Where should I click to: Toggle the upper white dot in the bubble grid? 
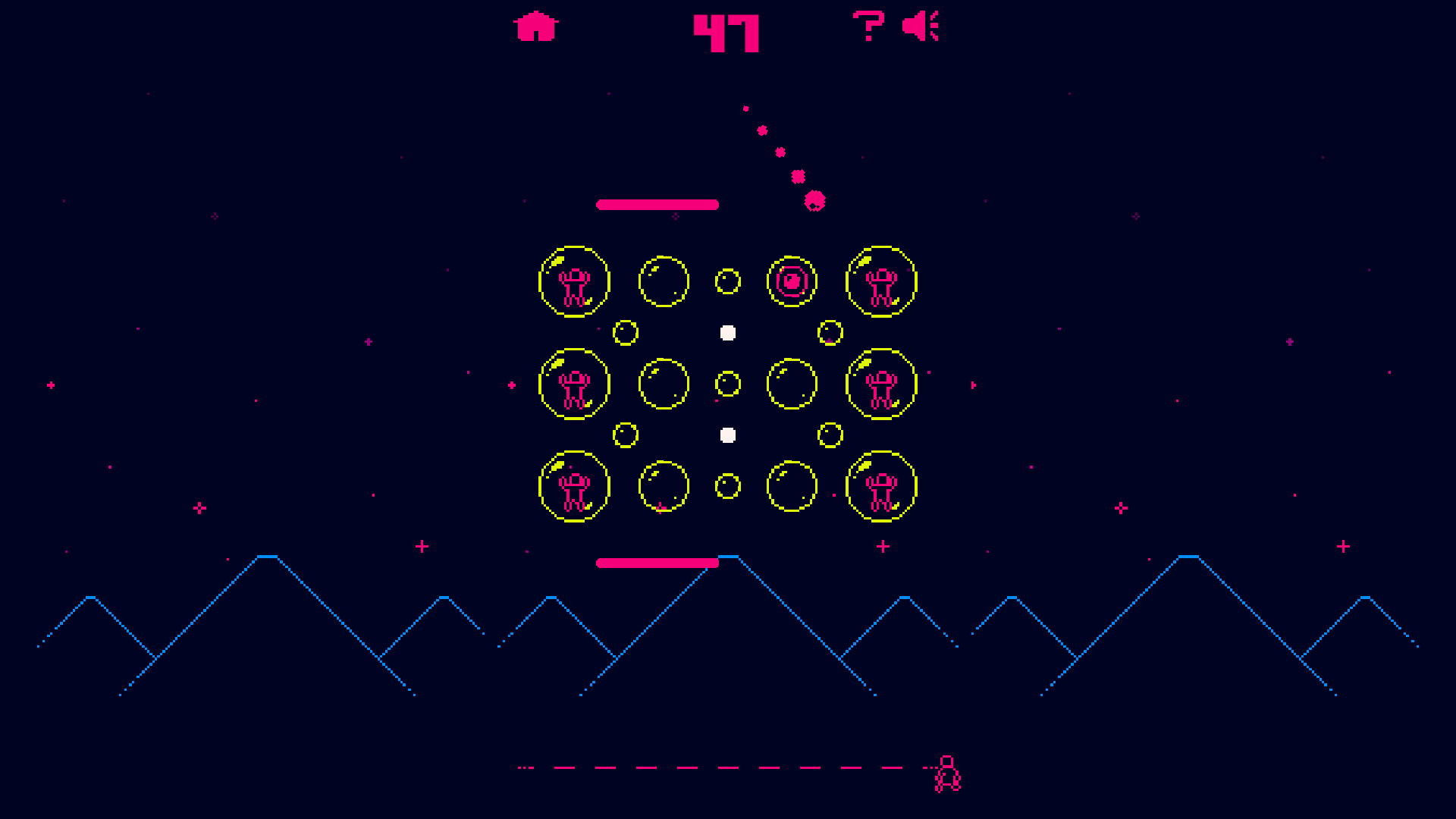728,331
